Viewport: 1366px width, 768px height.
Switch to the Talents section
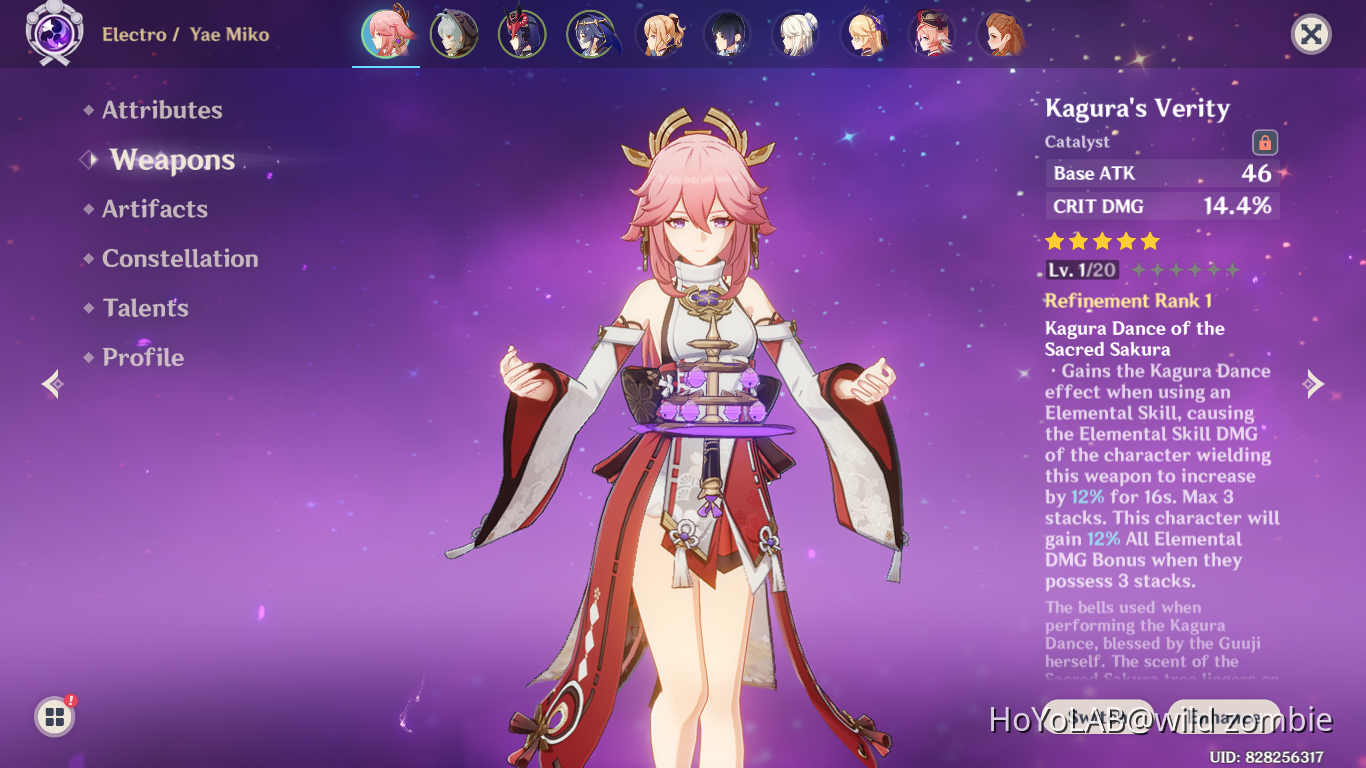point(144,308)
